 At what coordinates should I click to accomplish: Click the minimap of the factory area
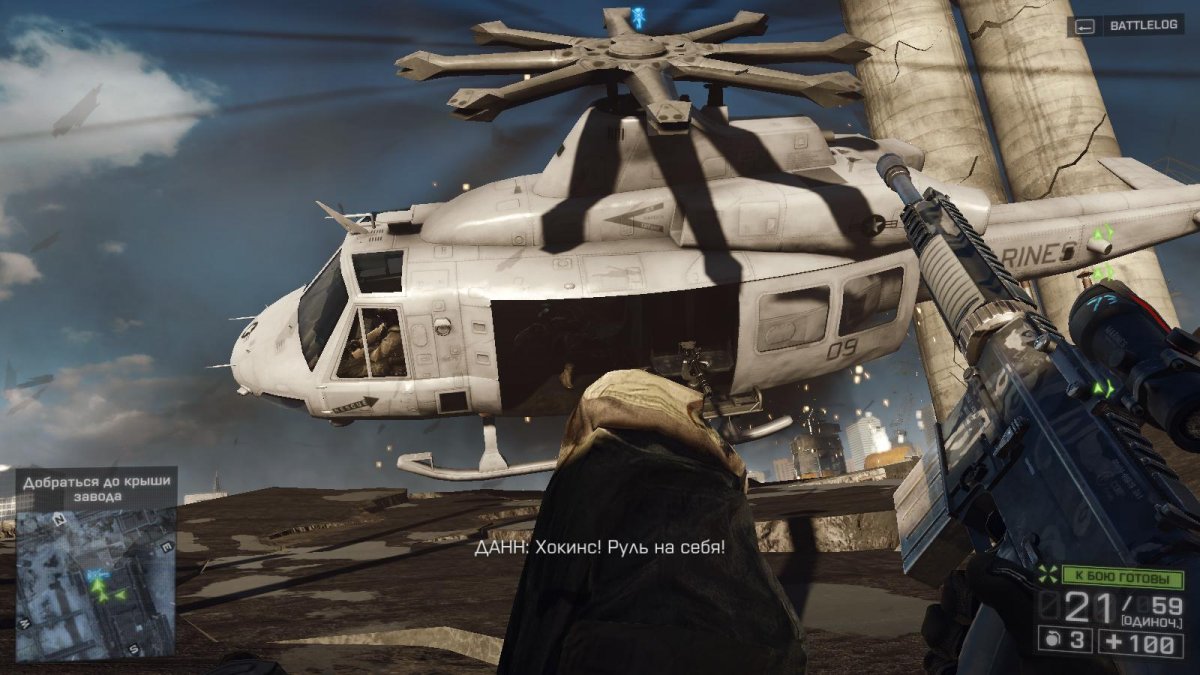[95, 585]
